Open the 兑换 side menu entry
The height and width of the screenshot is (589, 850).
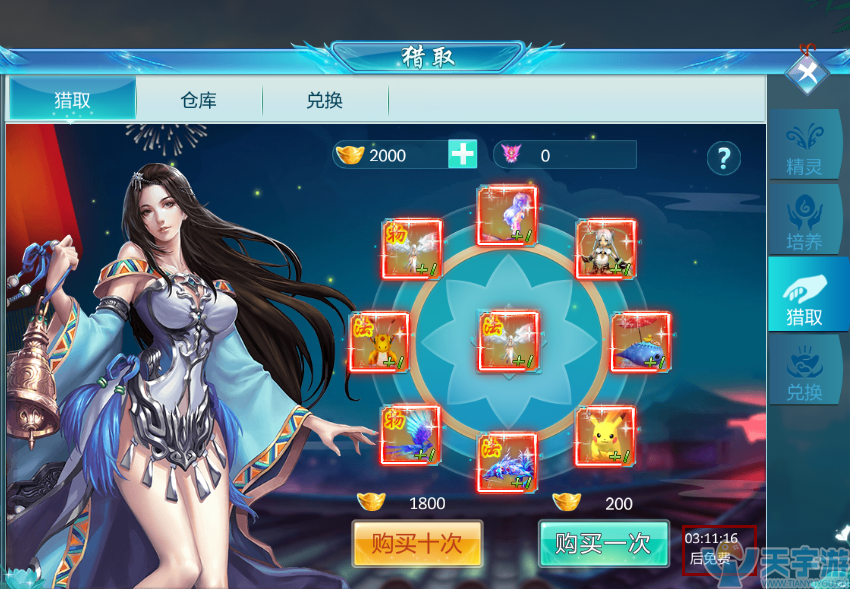pyautogui.click(x=804, y=375)
